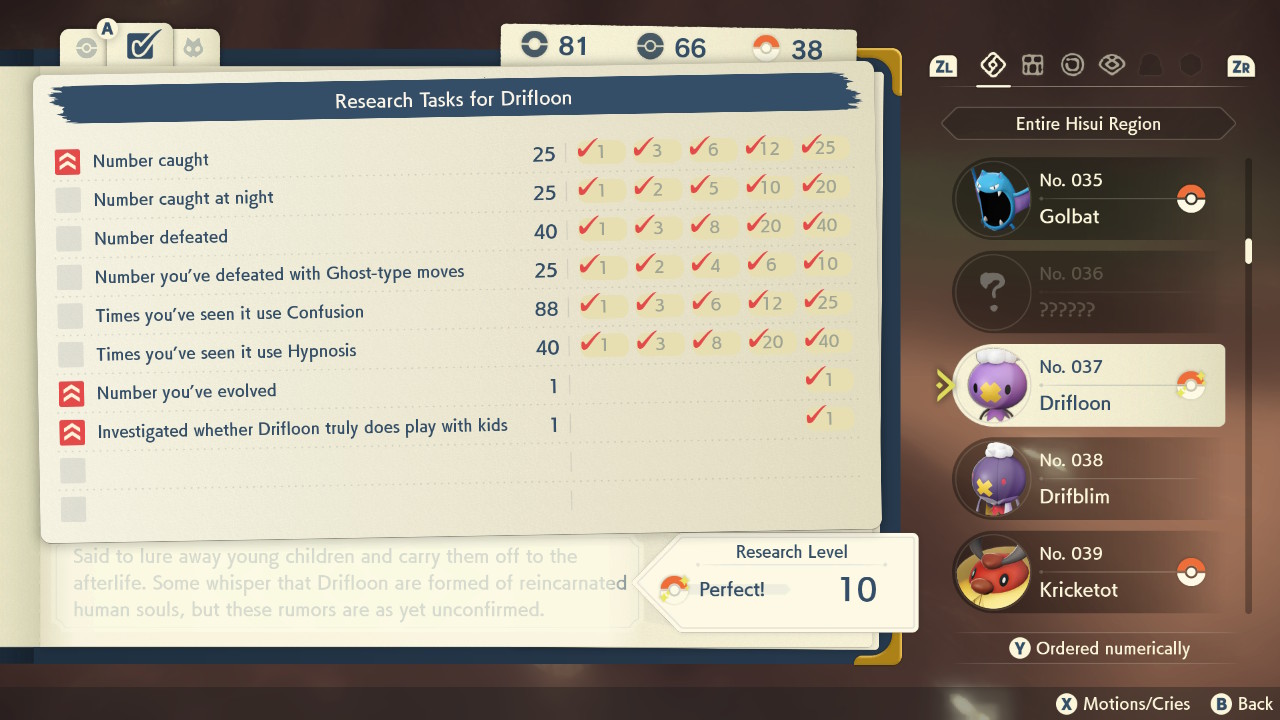The height and width of the screenshot is (720, 1280).
Task: Open the Entire Hisui Region selector
Action: click(1087, 123)
